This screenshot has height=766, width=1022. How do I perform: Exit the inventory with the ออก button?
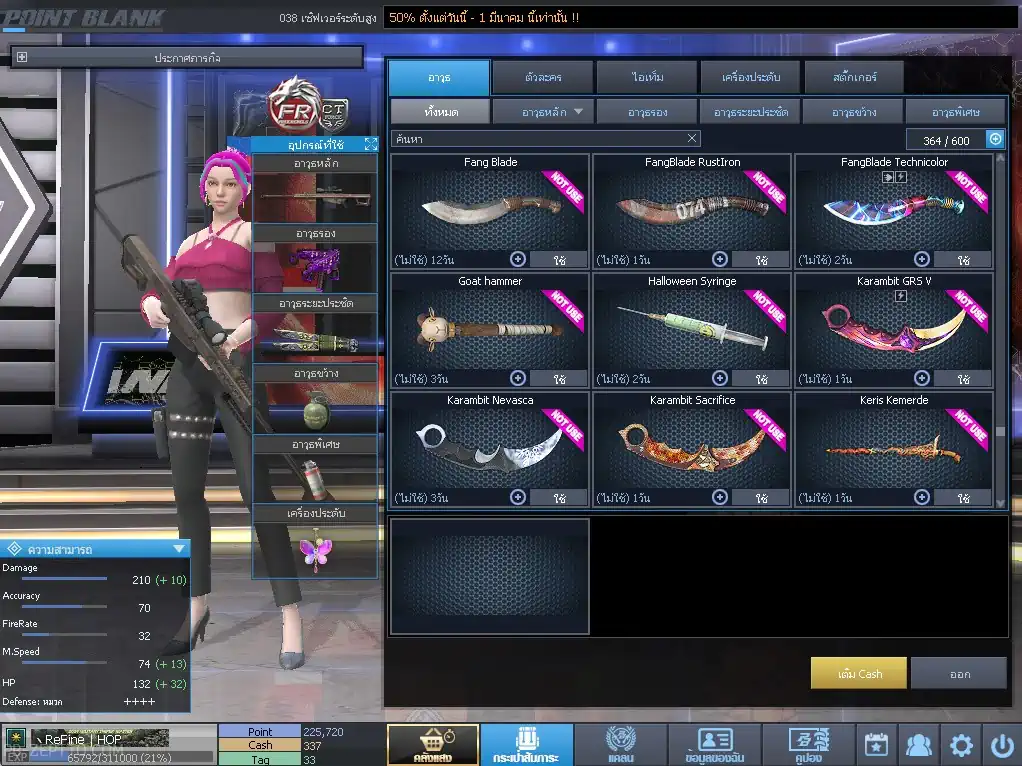958,673
